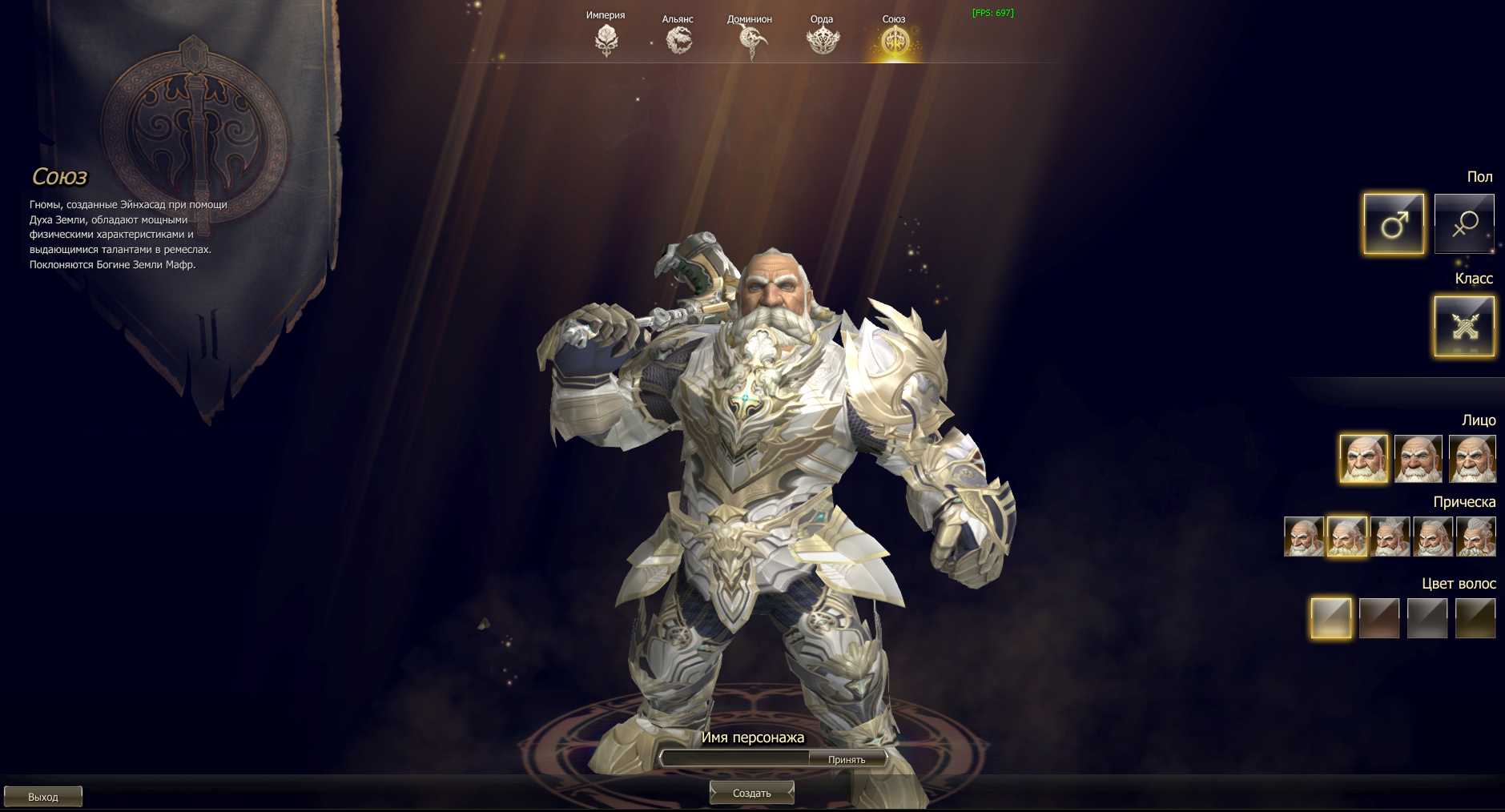Switch to the Альянс faction

pyautogui.click(x=678, y=39)
